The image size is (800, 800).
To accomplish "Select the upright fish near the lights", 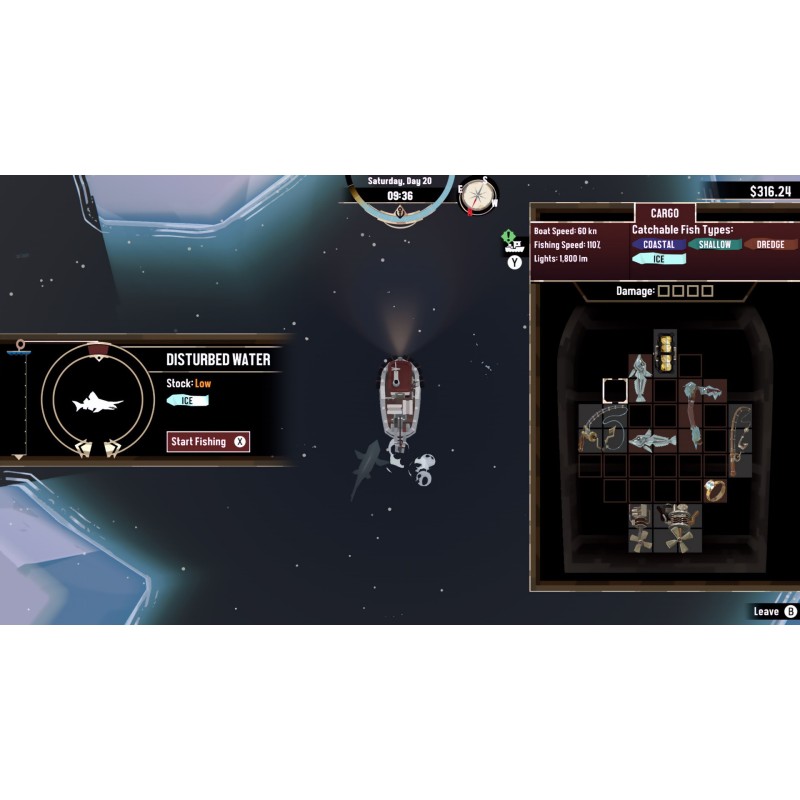I will pos(640,376).
